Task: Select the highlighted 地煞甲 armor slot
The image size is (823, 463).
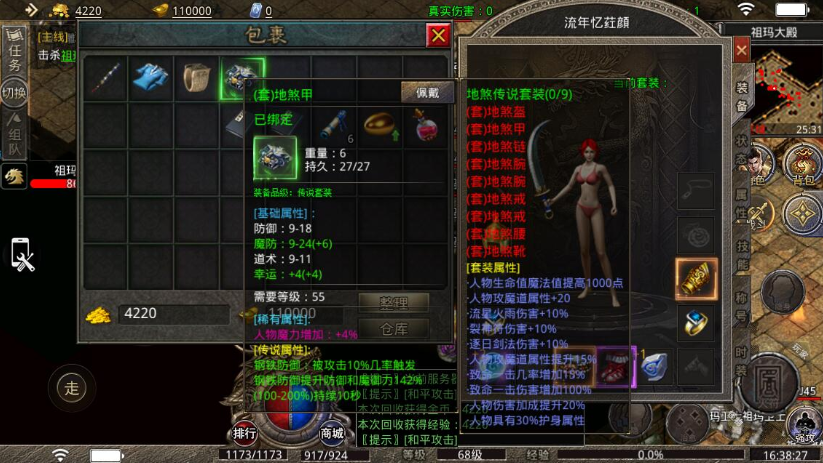Action: tap(242, 79)
